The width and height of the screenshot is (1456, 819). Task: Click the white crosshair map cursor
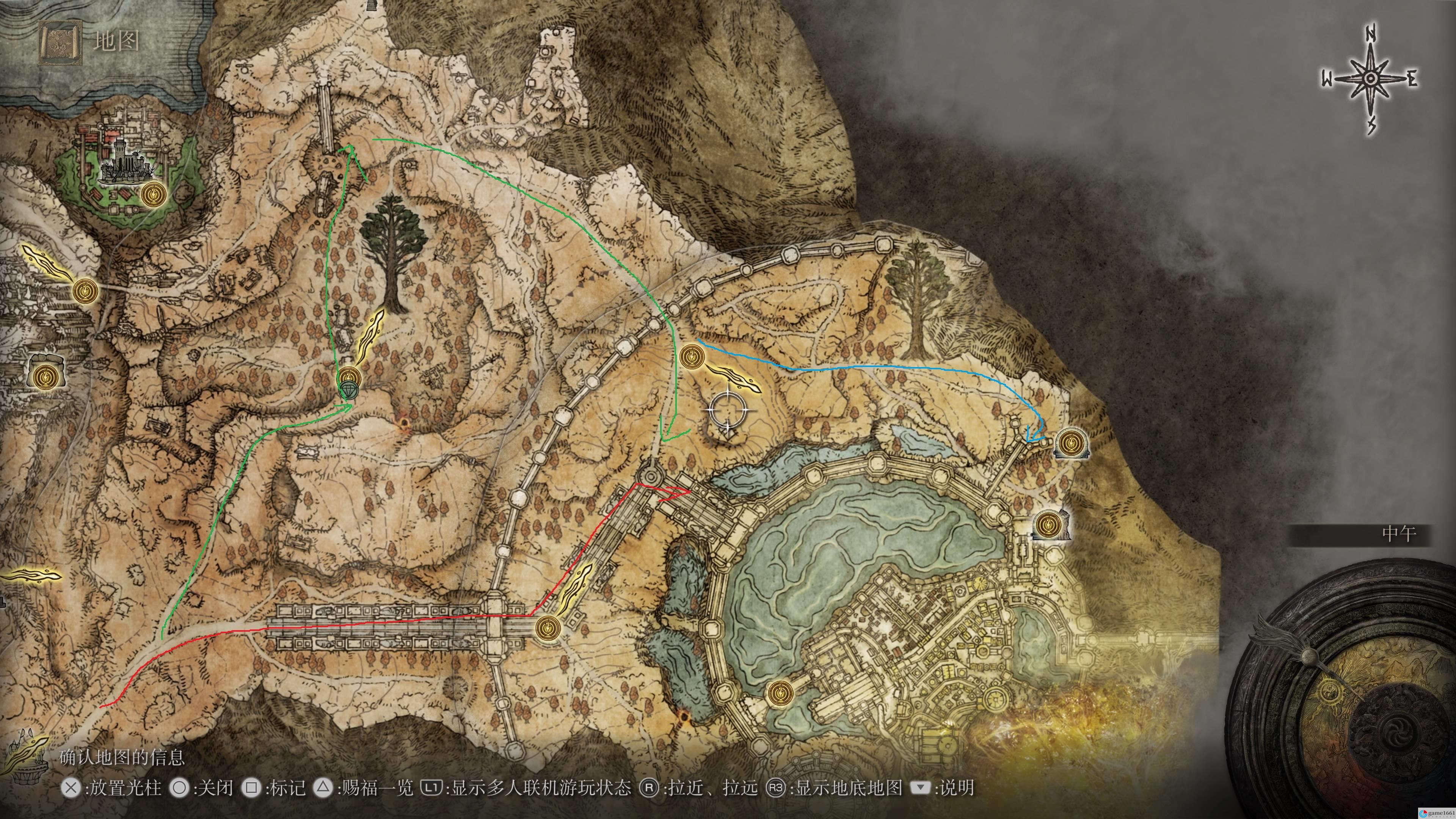point(726,410)
